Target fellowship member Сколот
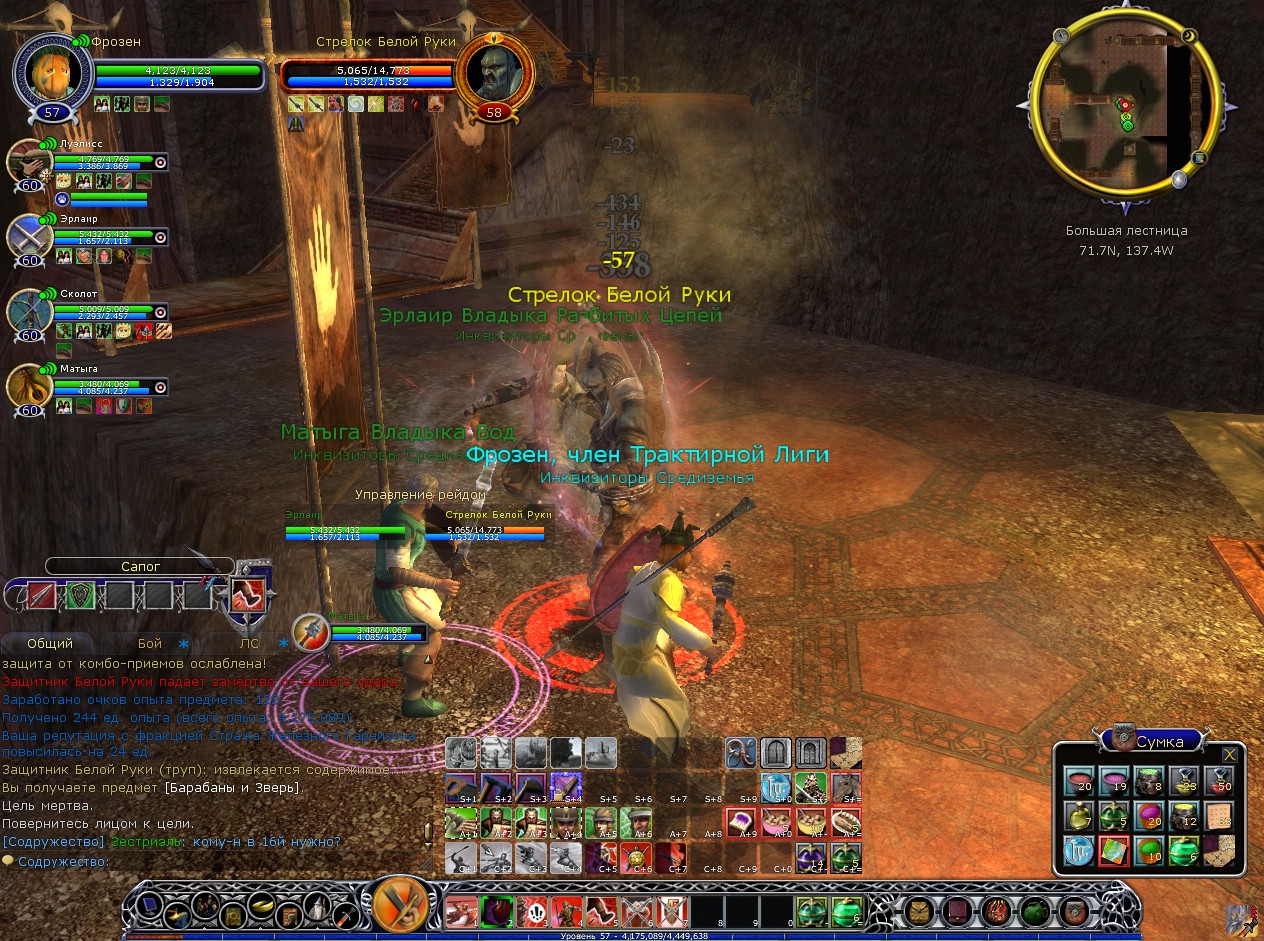The image size is (1264, 941). tap(28, 312)
